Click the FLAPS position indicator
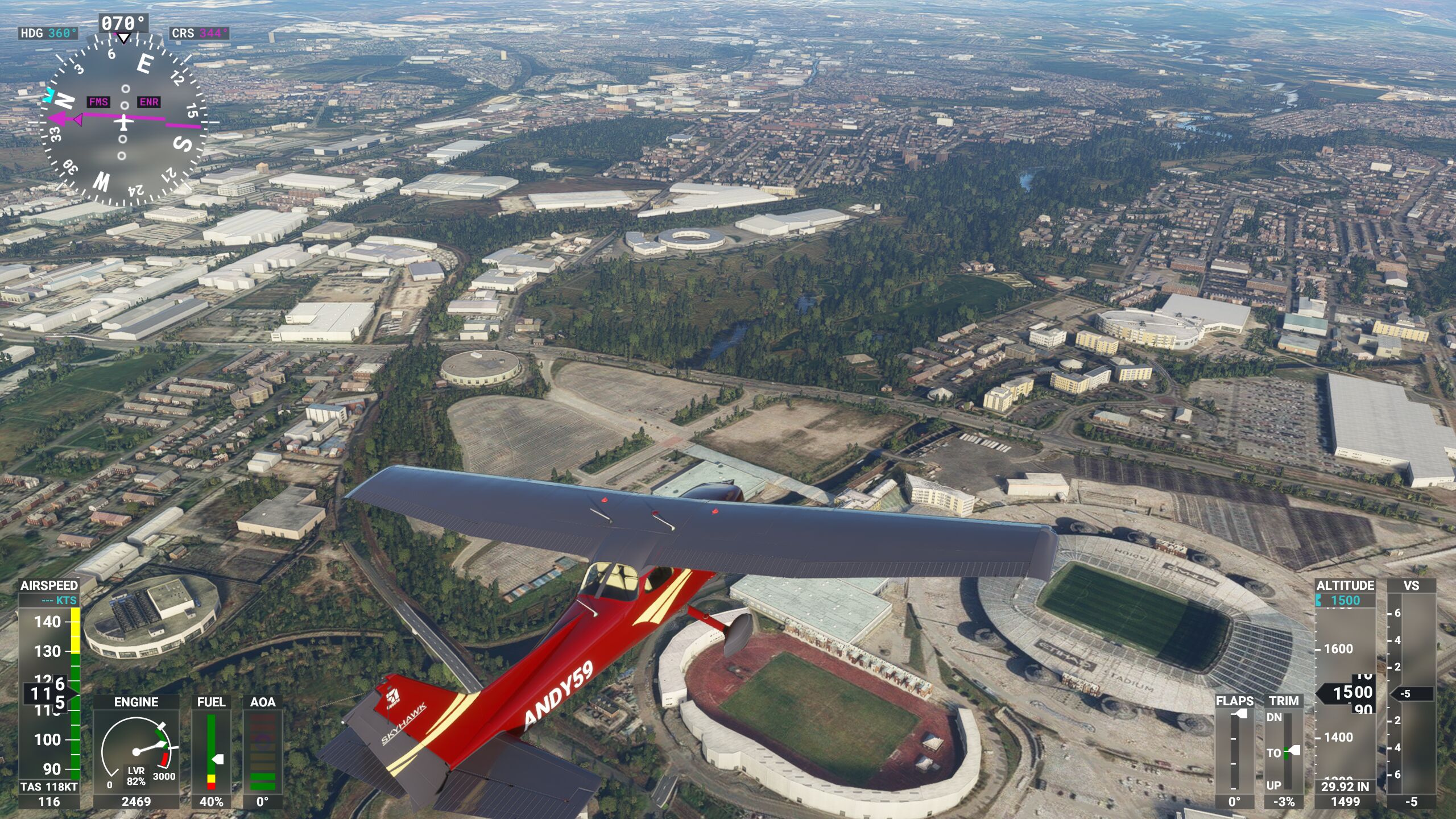Viewport: 1456px width, 819px height. tap(1234, 751)
